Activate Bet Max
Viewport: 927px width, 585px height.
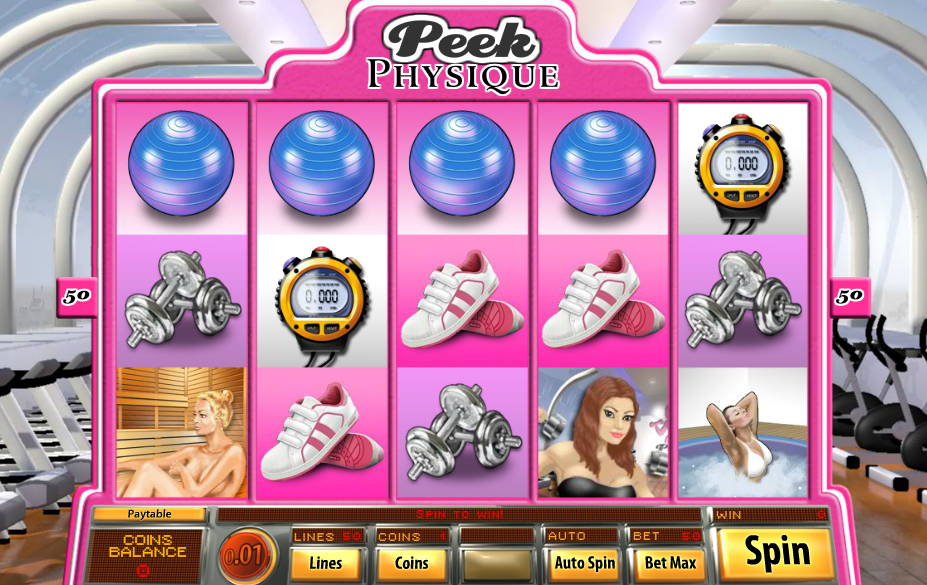(669, 563)
